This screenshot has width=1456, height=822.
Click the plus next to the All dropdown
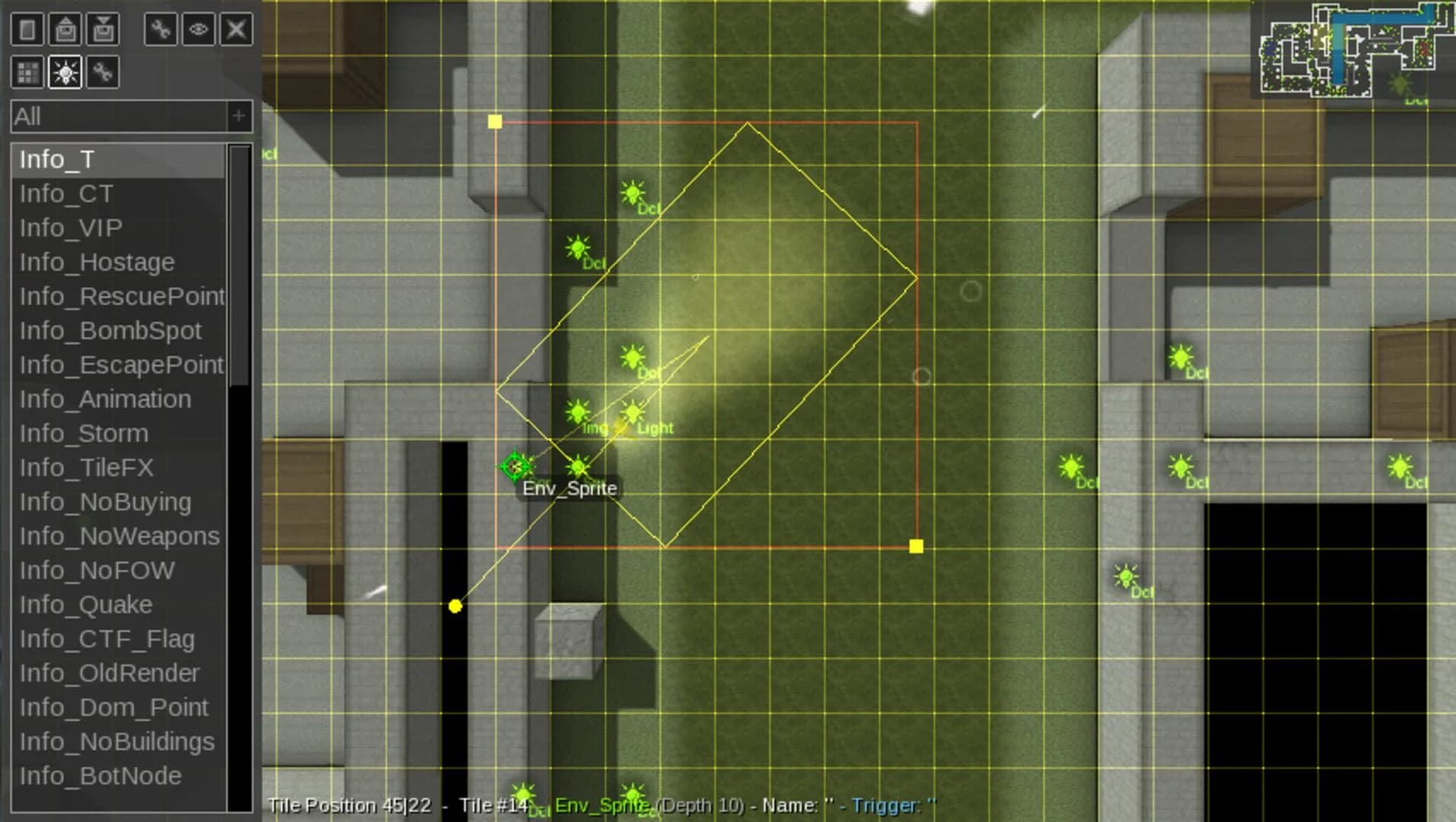(x=237, y=116)
